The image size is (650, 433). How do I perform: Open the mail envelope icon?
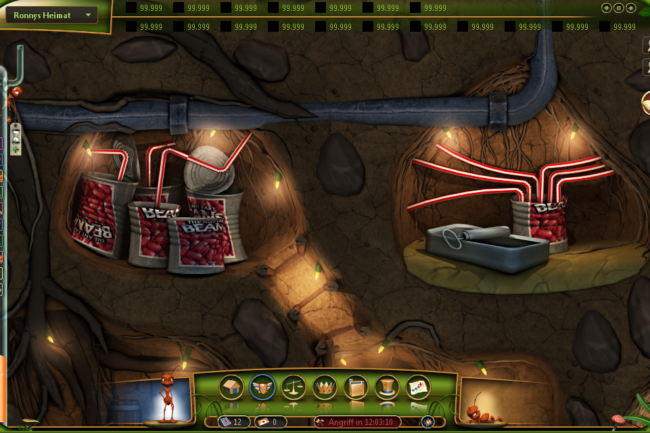(x=418, y=387)
